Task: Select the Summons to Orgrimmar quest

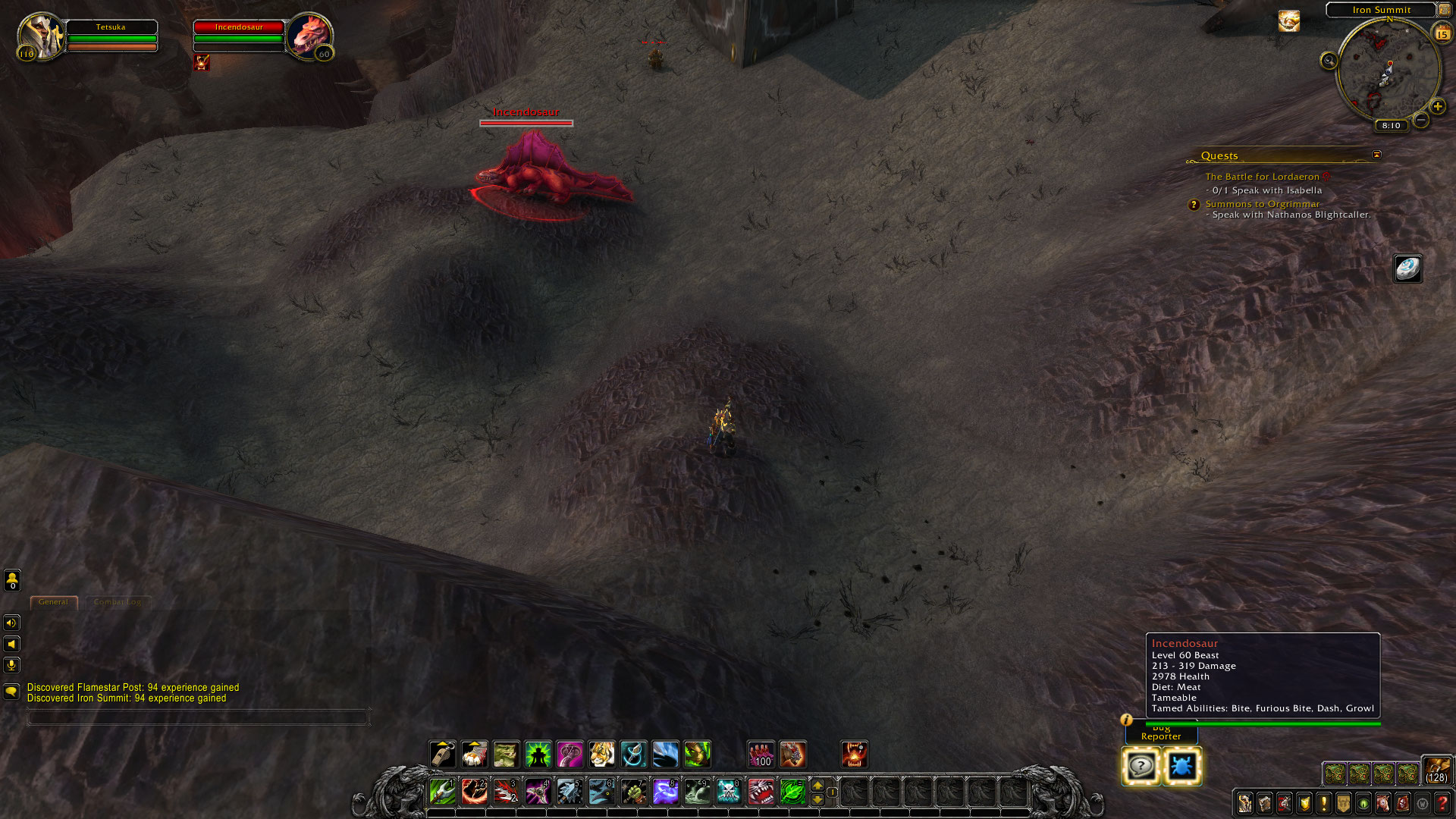Action: [1262, 204]
